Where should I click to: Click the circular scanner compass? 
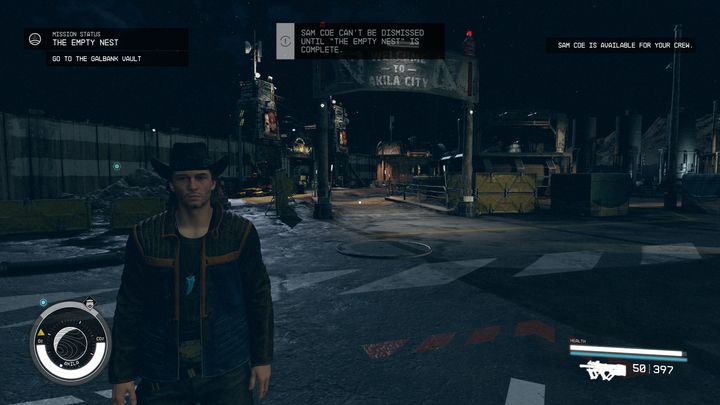point(71,341)
